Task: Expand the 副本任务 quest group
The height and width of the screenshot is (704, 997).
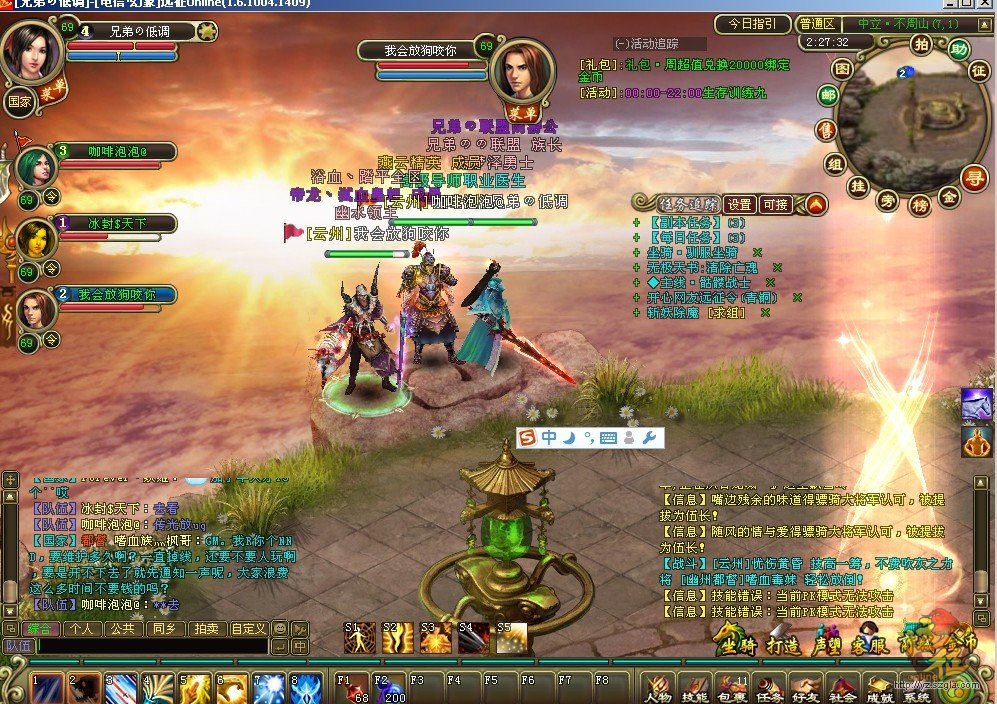Action: click(636, 223)
